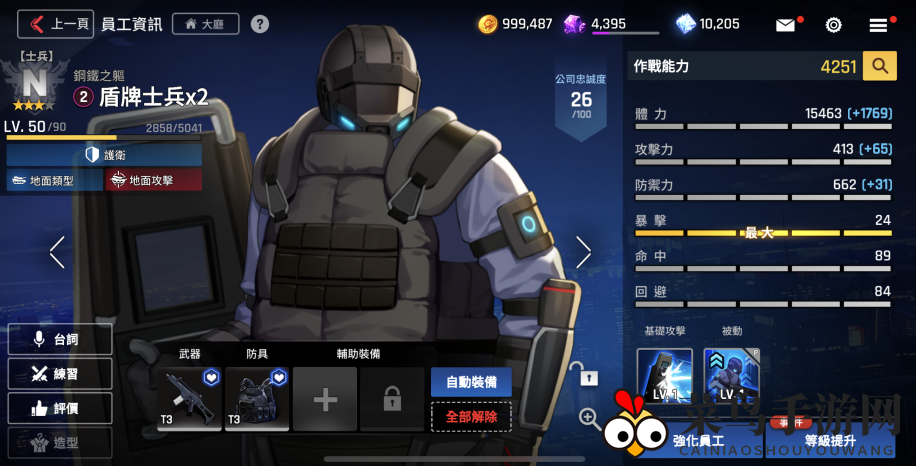Show the previous employee with left arrow
Viewport: 916px width, 466px height.
(x=57, y=252)
